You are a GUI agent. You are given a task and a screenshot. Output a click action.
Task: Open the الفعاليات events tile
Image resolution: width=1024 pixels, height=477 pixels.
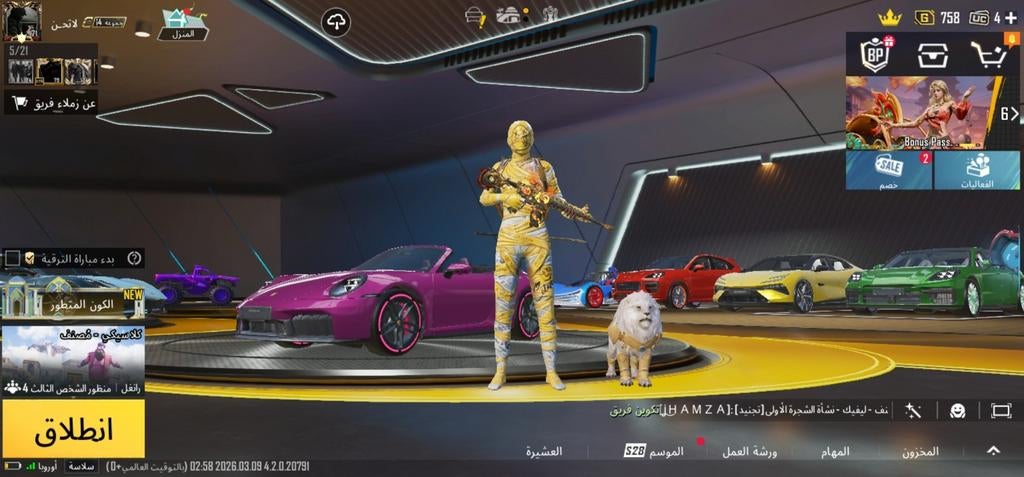click(x=977, y=170)
